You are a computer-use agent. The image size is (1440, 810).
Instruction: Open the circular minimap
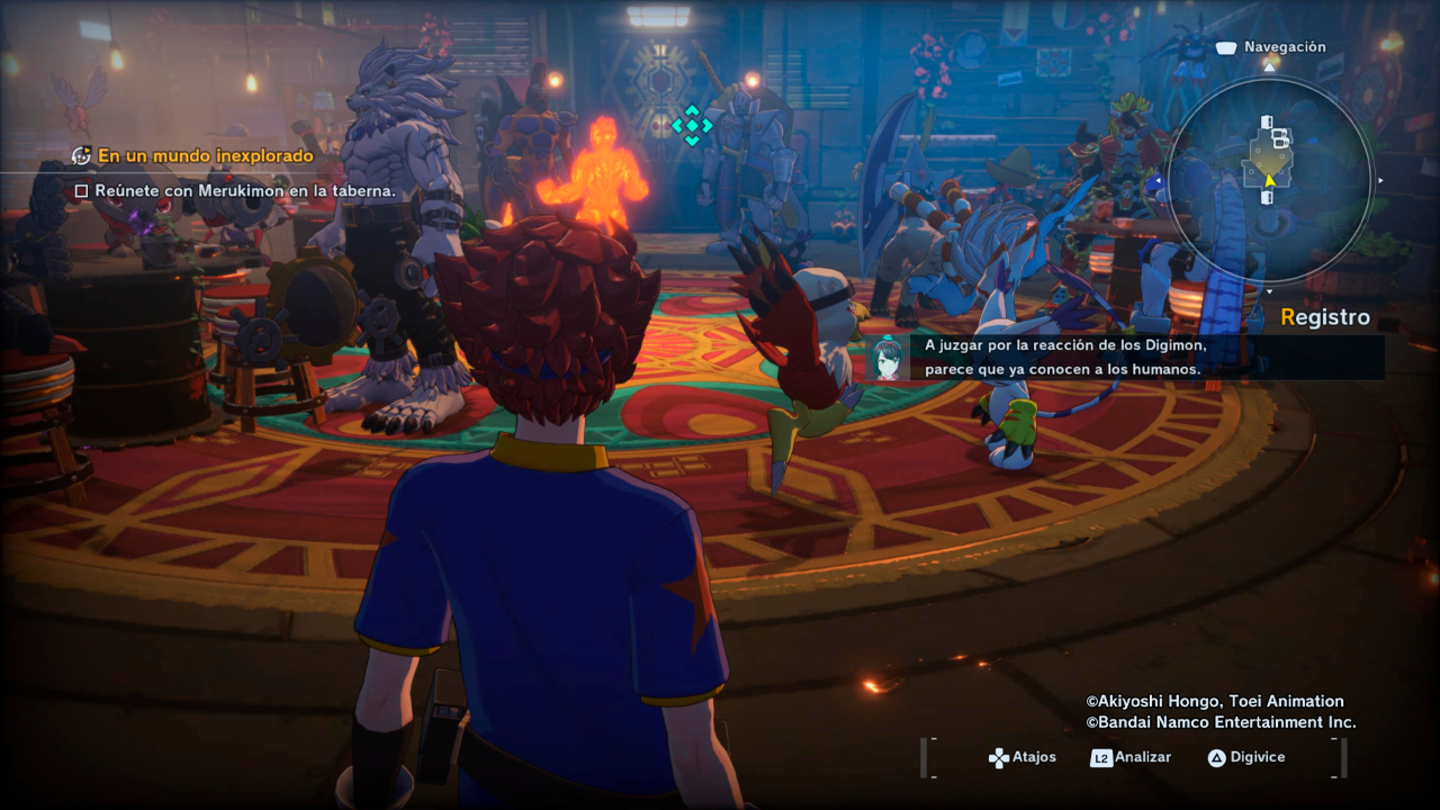[1268, 180]
